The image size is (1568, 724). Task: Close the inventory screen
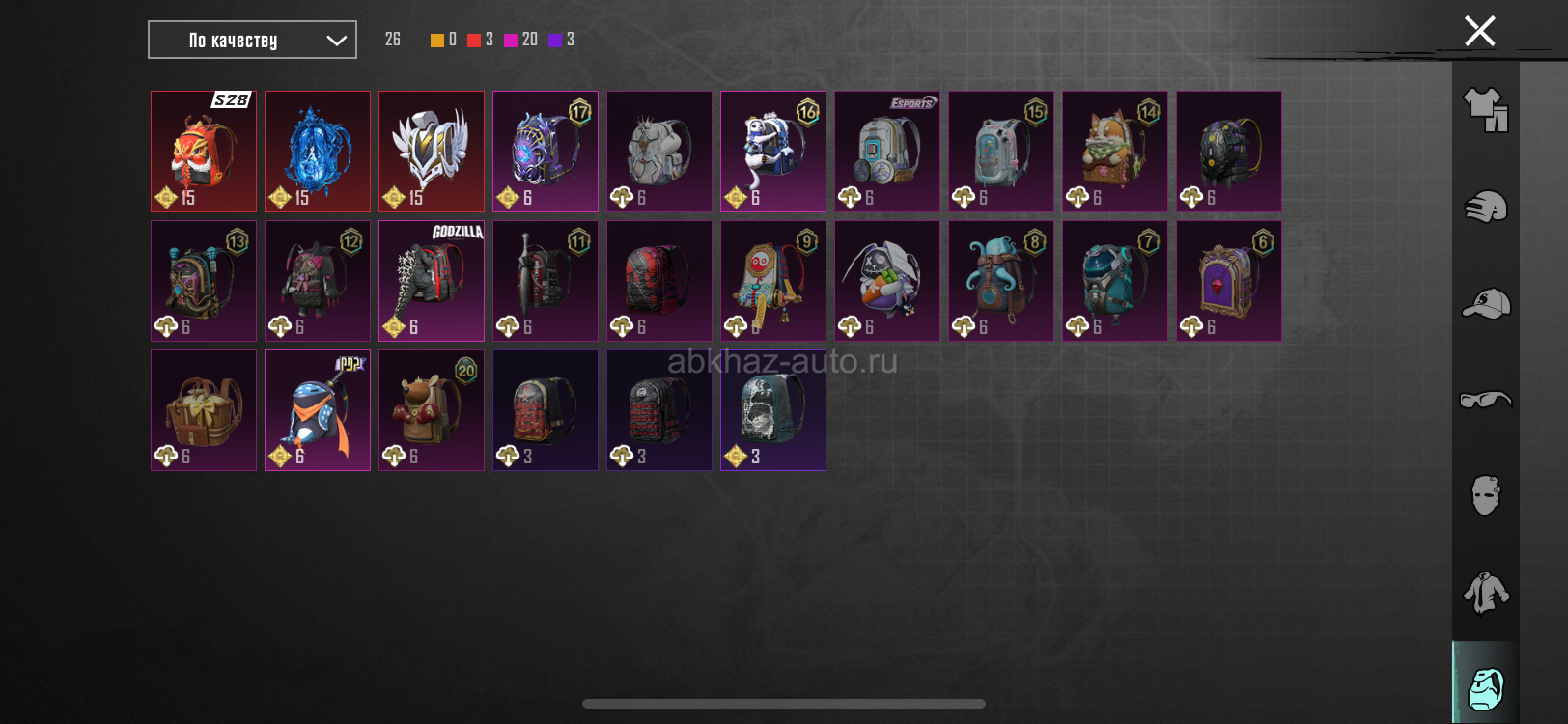pyautogui.click(x=1479, y=31)
